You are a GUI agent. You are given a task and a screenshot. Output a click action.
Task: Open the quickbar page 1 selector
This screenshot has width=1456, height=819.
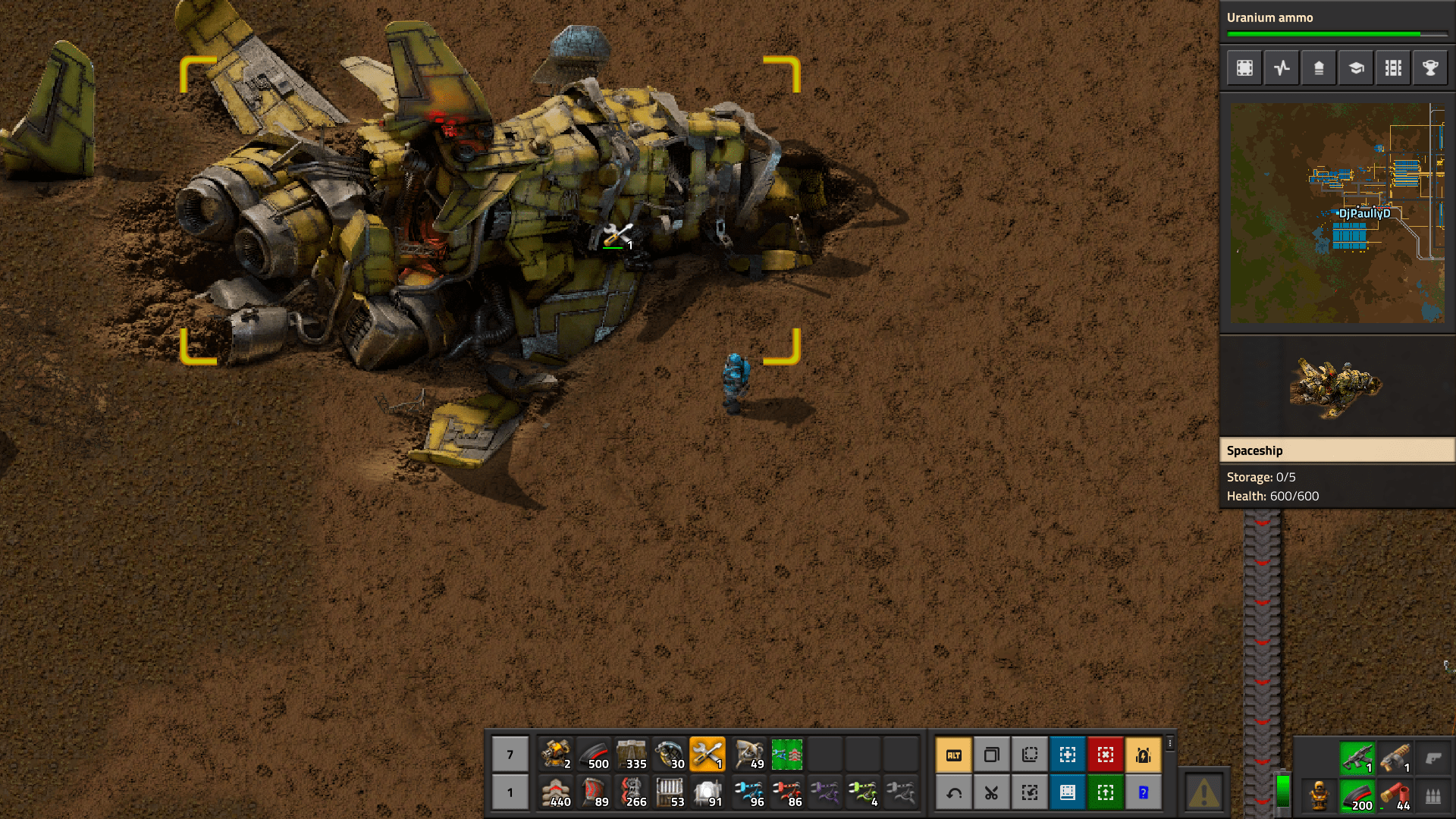(510, 792)
